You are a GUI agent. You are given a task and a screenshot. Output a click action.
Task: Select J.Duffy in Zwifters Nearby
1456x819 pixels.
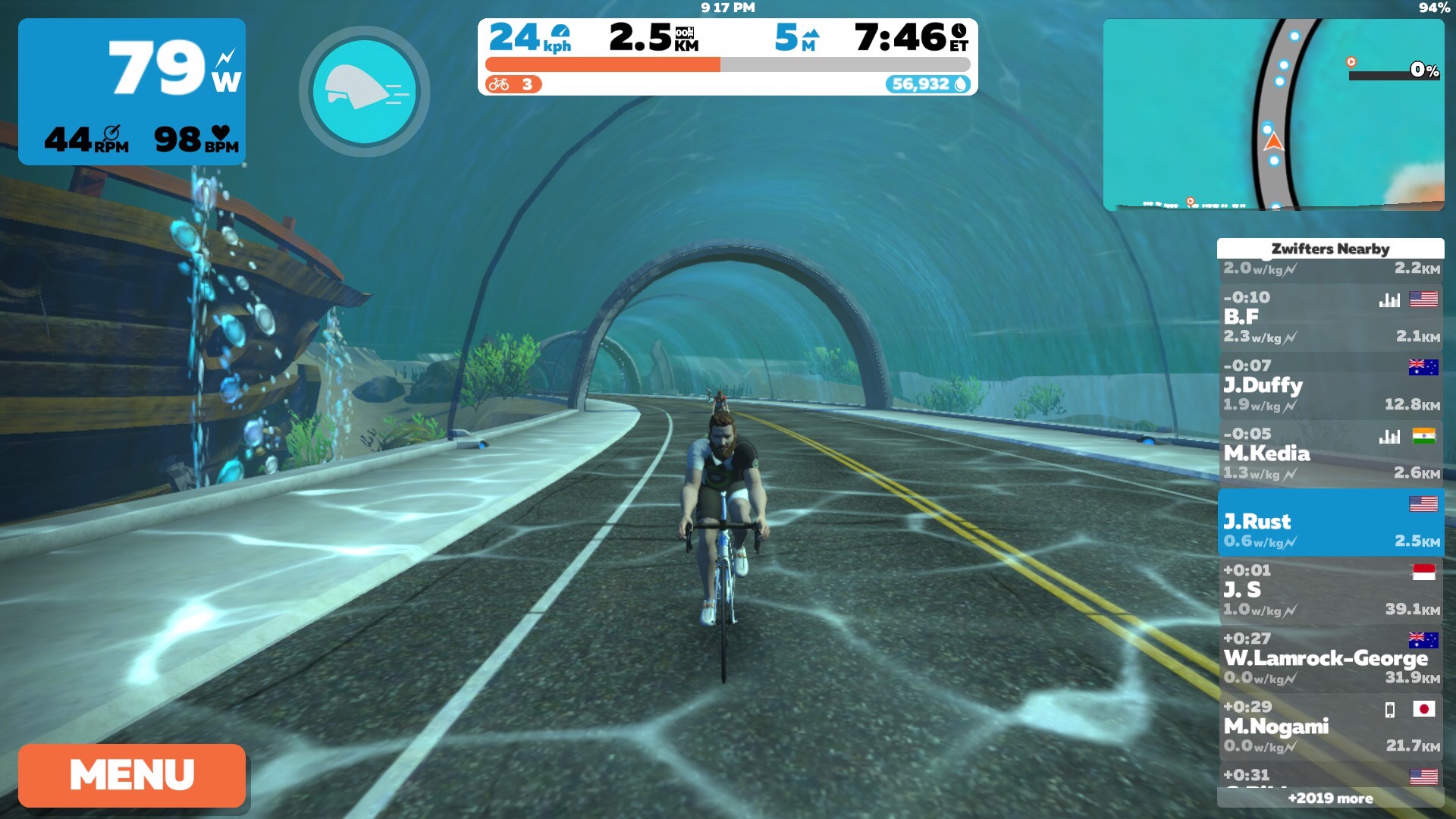click(1330, 385)
